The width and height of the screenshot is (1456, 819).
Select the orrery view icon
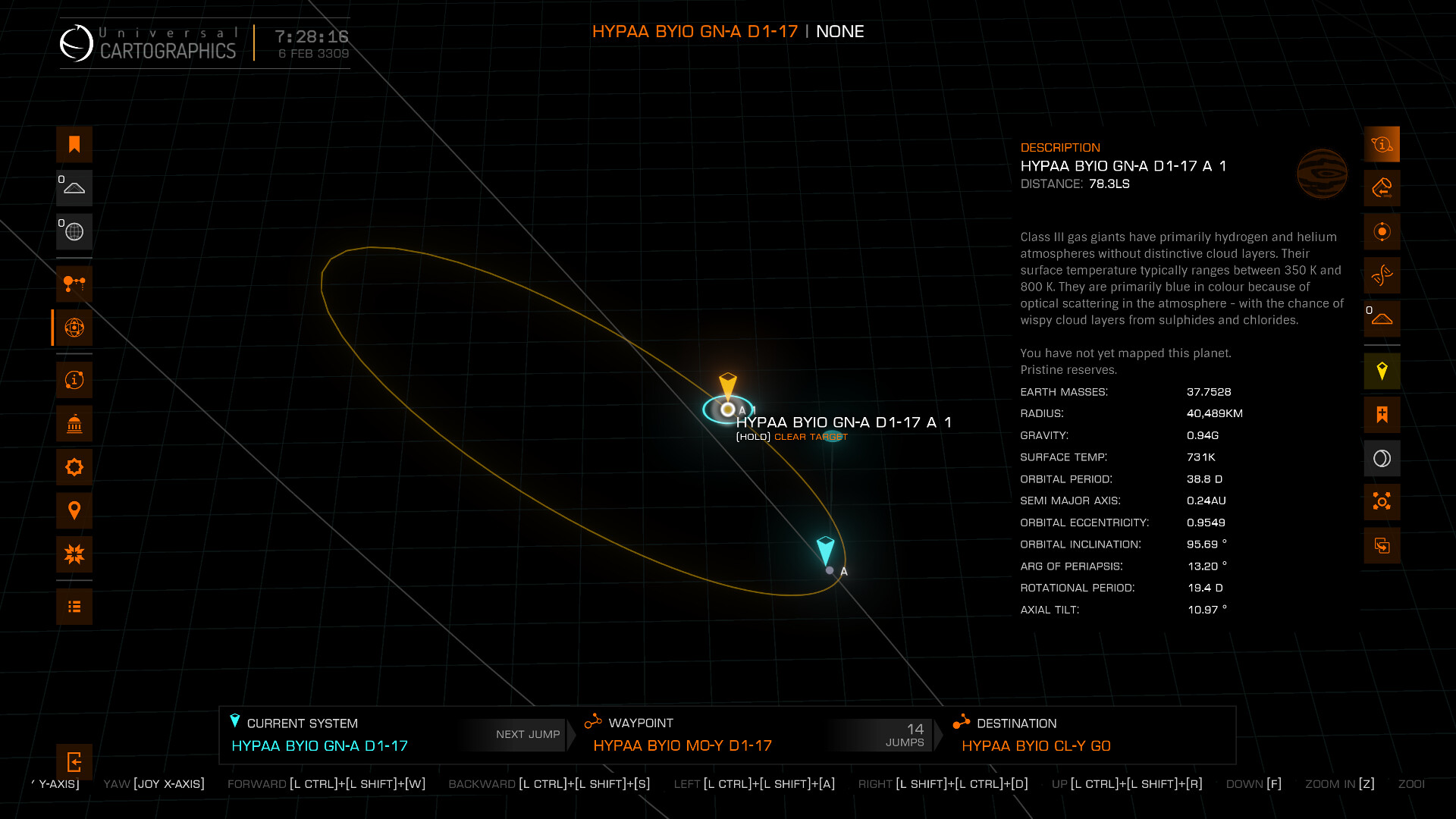pyautogui.click(x=74, y=328)
